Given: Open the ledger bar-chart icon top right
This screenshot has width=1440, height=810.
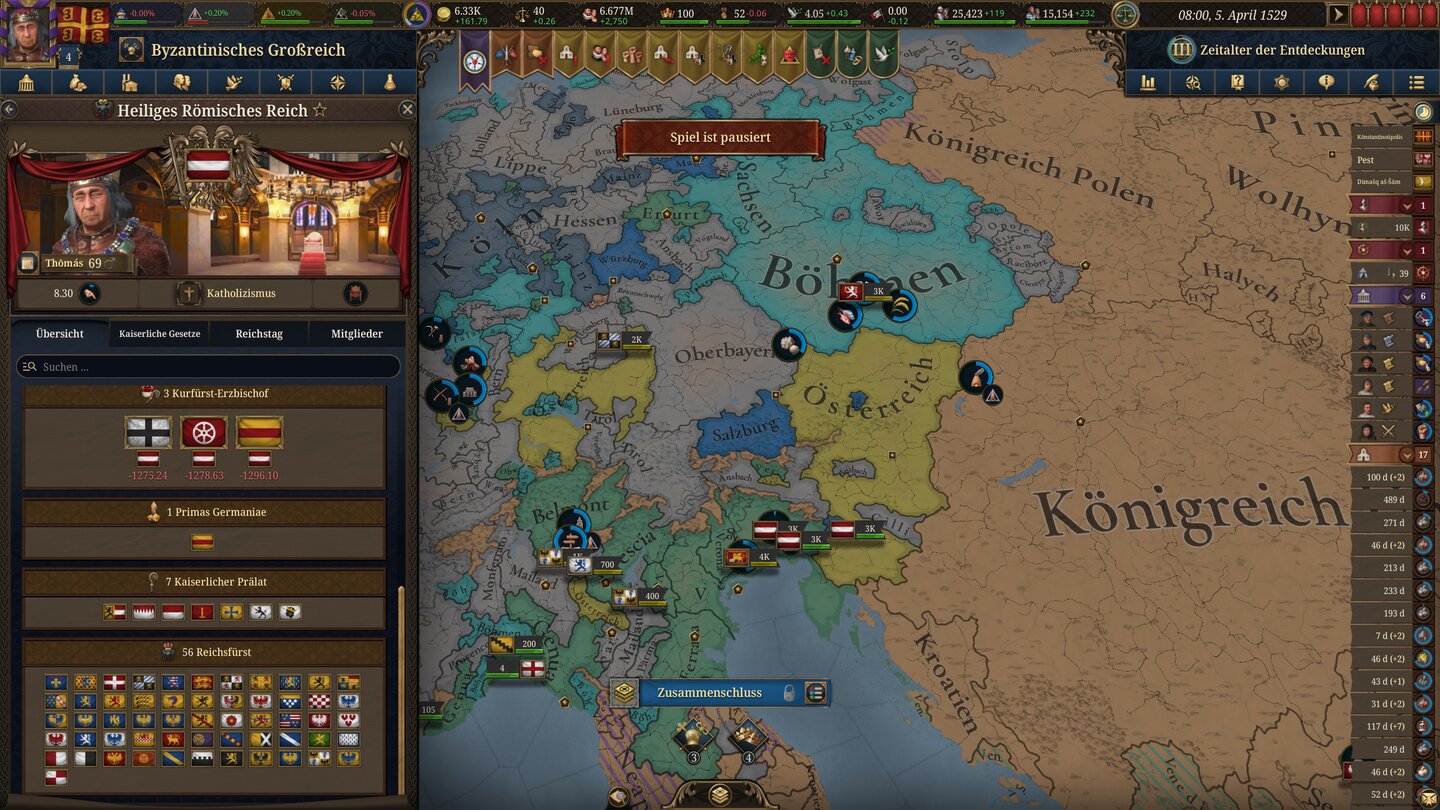Looking at the screenshot, I should pyautogui.click(x=1147, y=83).
